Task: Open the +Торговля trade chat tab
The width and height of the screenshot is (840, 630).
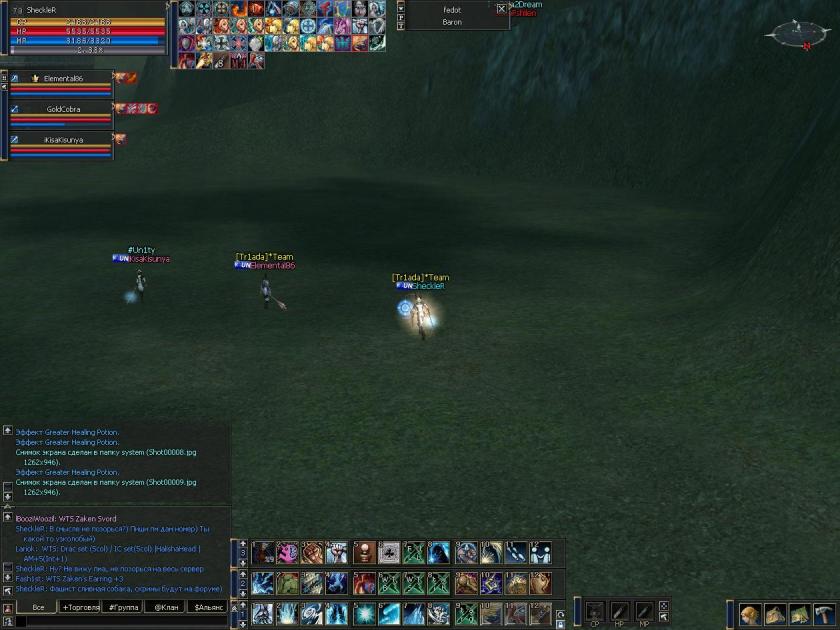Action: (80, 607)
